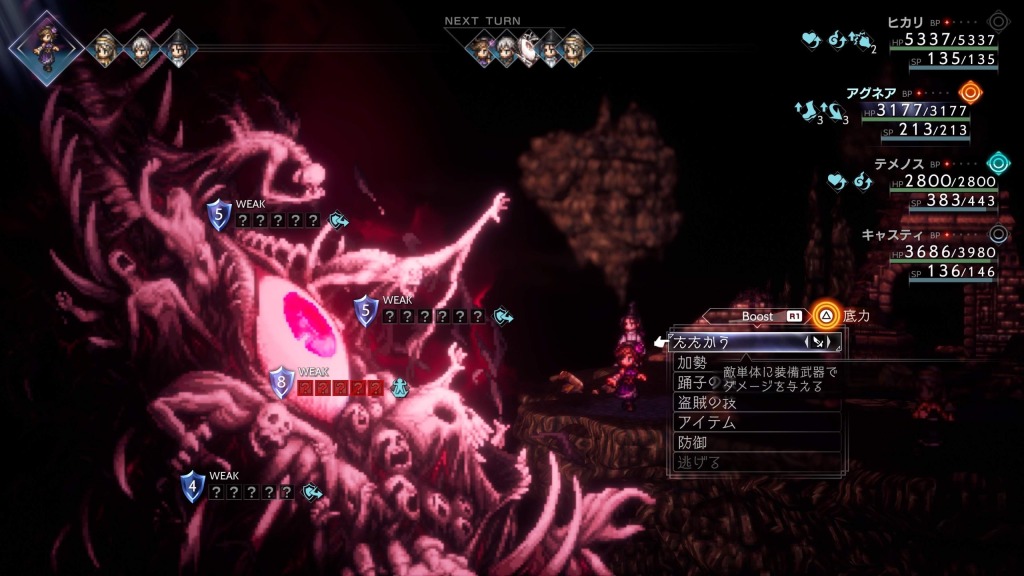This screenshot has width=1024, height=576.
Task: Click キャスティ's grey latent power icon
Action: click(x=997, y=235)
